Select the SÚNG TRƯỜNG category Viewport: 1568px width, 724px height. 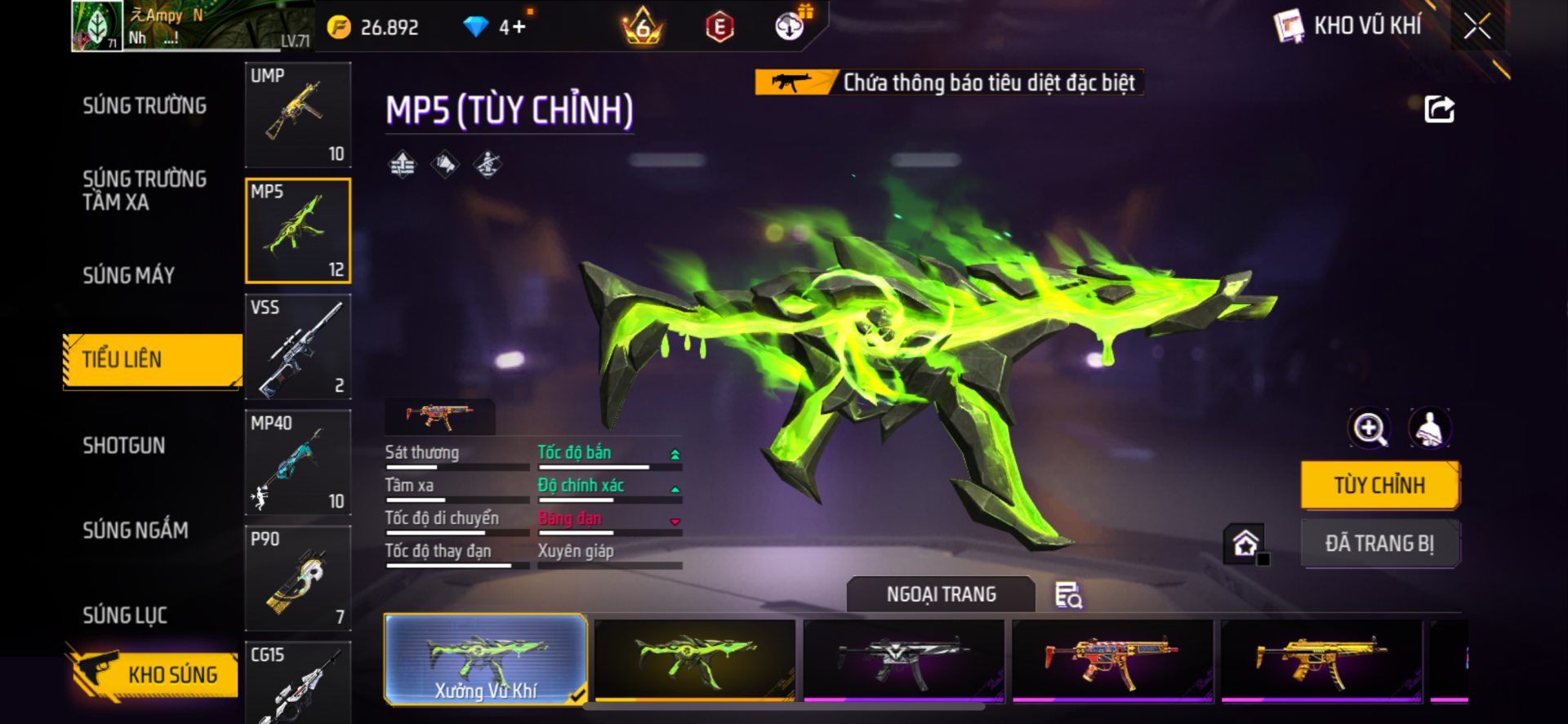click(145, 106)
